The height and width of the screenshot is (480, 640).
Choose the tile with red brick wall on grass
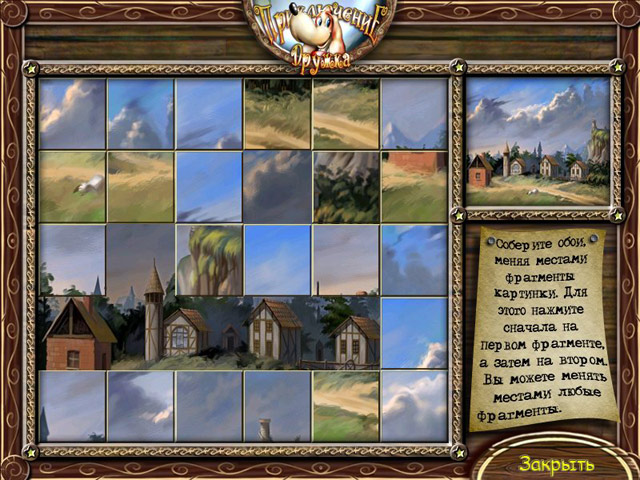[414, 186]
